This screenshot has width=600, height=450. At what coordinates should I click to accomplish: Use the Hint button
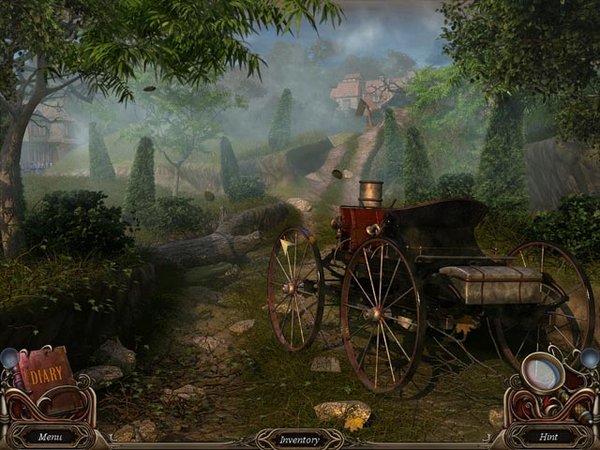(547, 436)
